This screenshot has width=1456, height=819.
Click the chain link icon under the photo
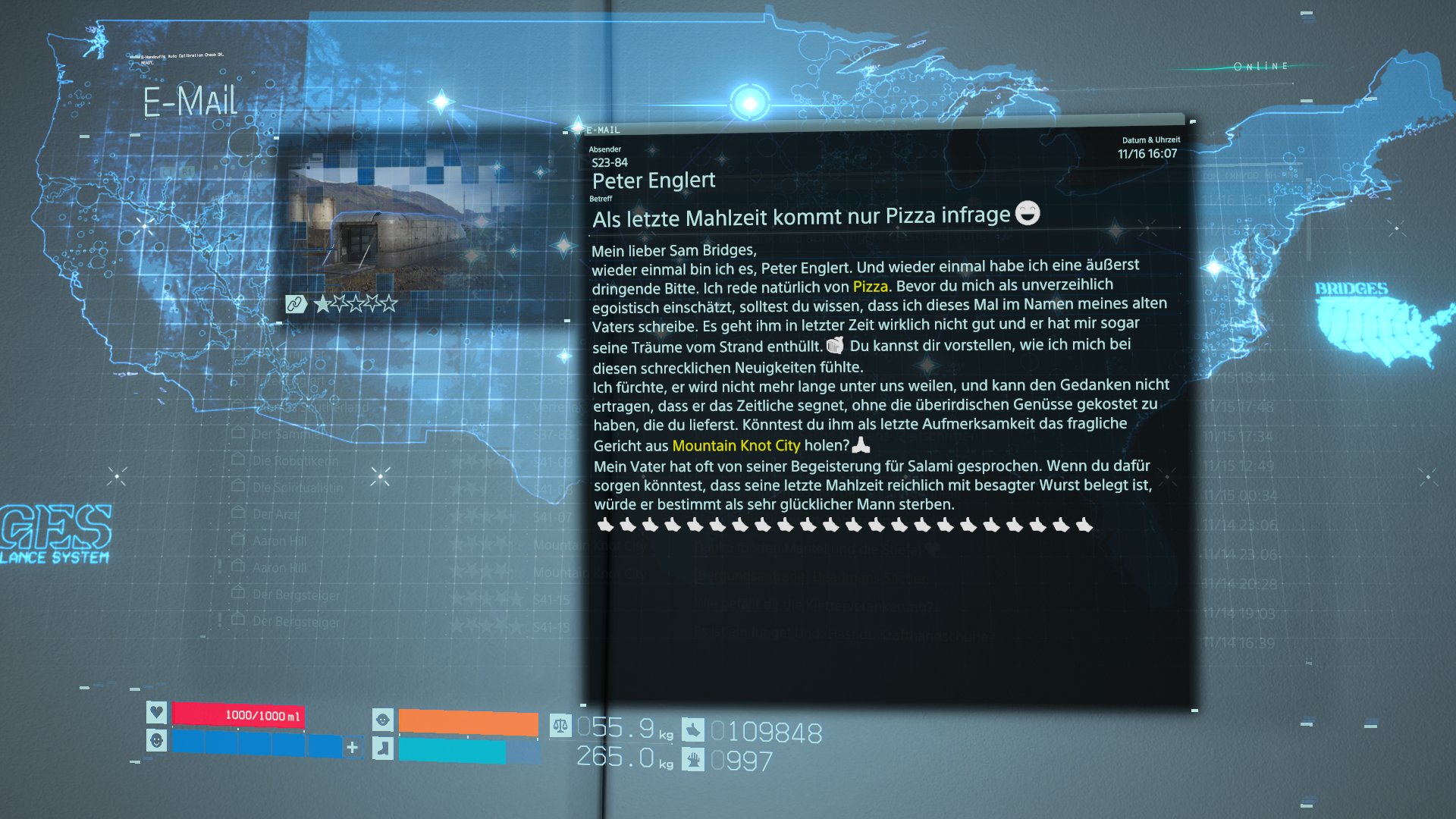coord(295,304)
